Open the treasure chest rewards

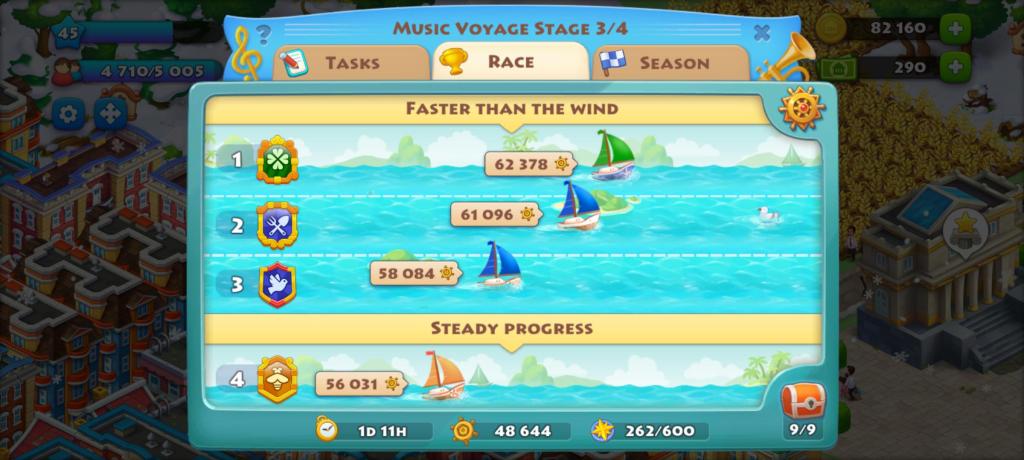click(802, 404)
